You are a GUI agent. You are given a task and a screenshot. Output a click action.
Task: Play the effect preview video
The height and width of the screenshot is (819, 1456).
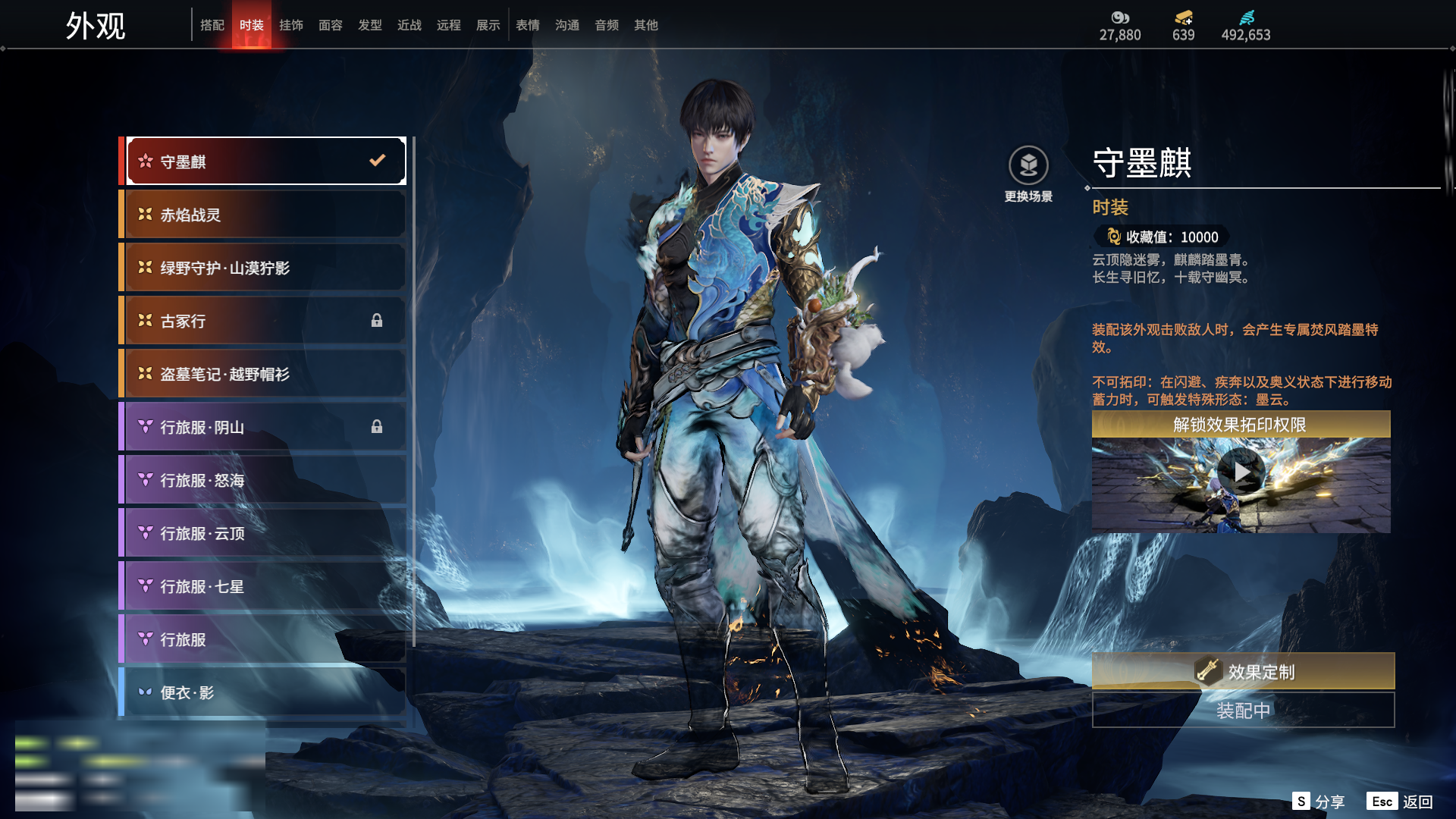click(x=1241, y=472)
